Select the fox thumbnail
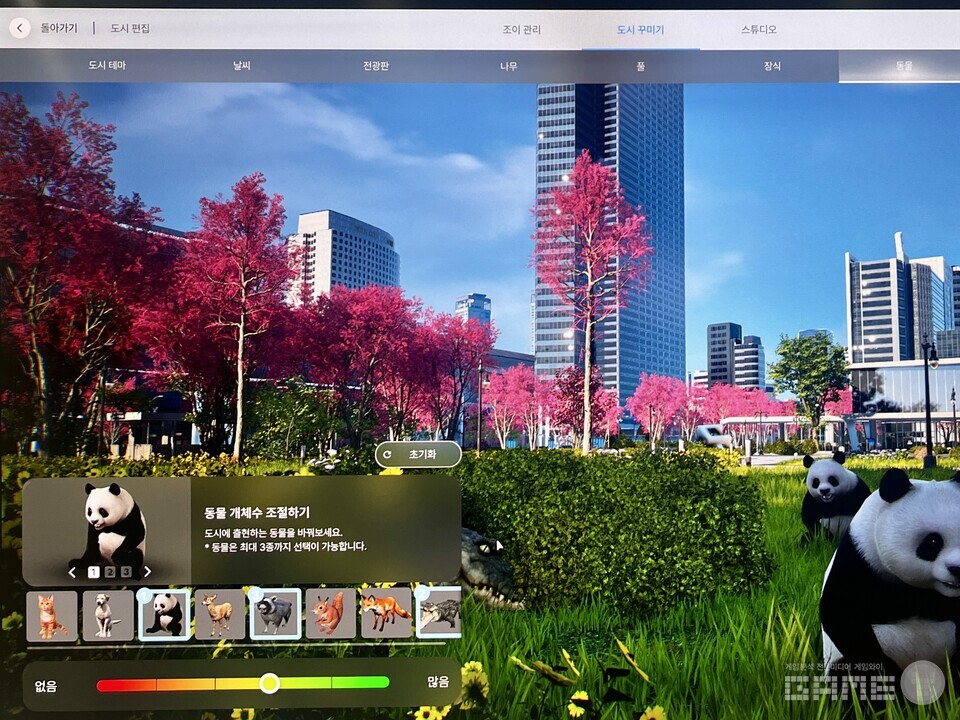 click(386, 612)
